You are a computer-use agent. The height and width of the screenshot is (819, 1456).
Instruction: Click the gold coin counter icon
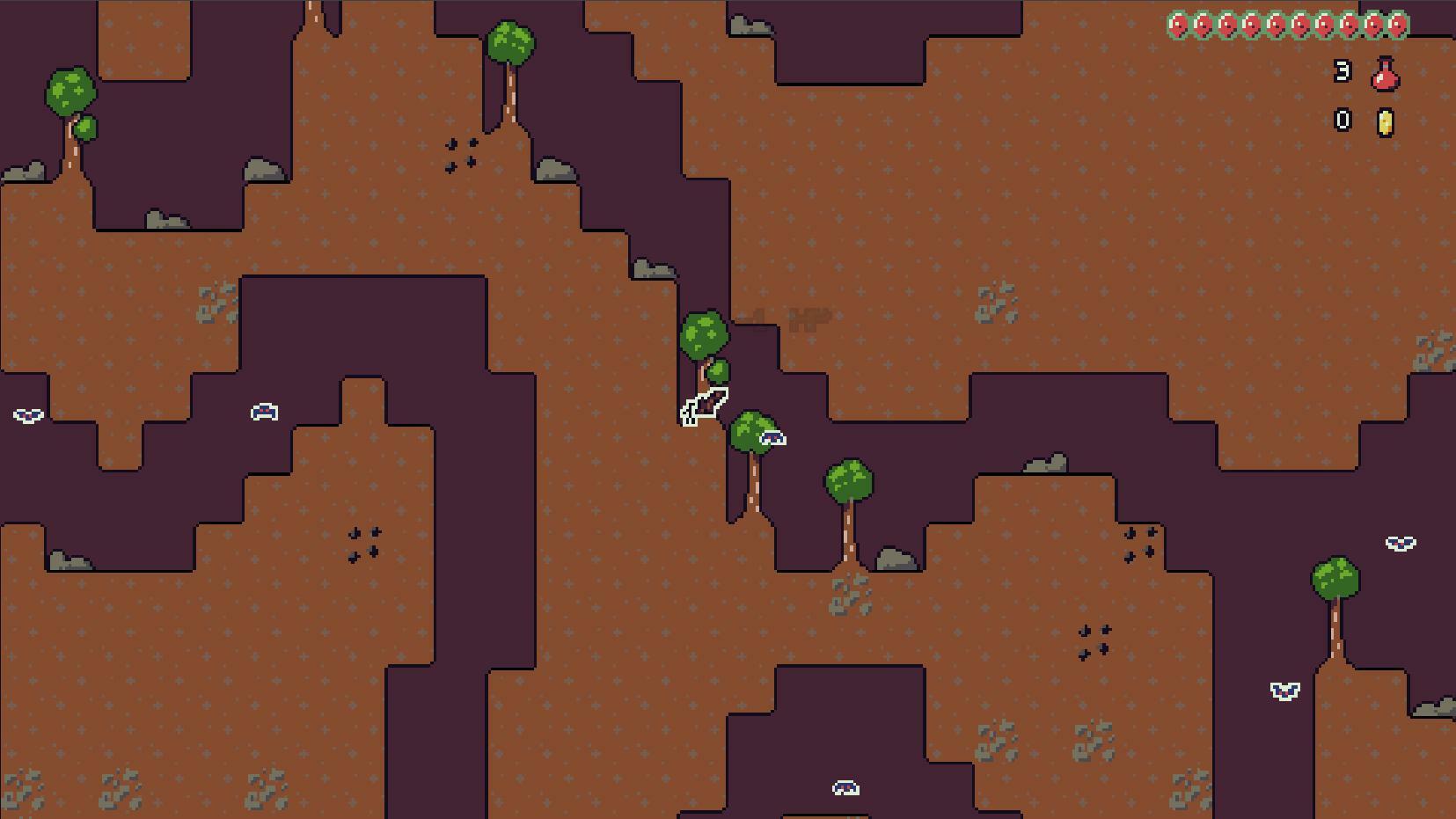point(1384,121)
